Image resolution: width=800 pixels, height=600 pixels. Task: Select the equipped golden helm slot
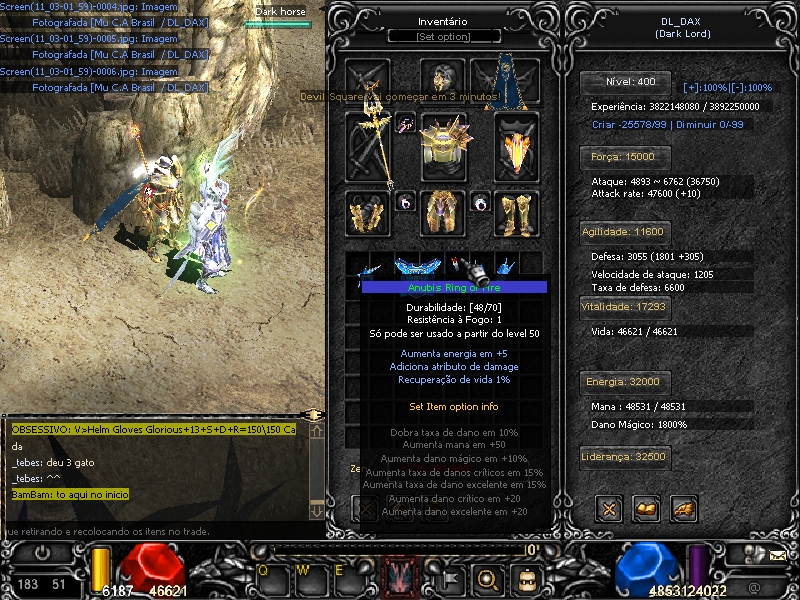(442, 79)
